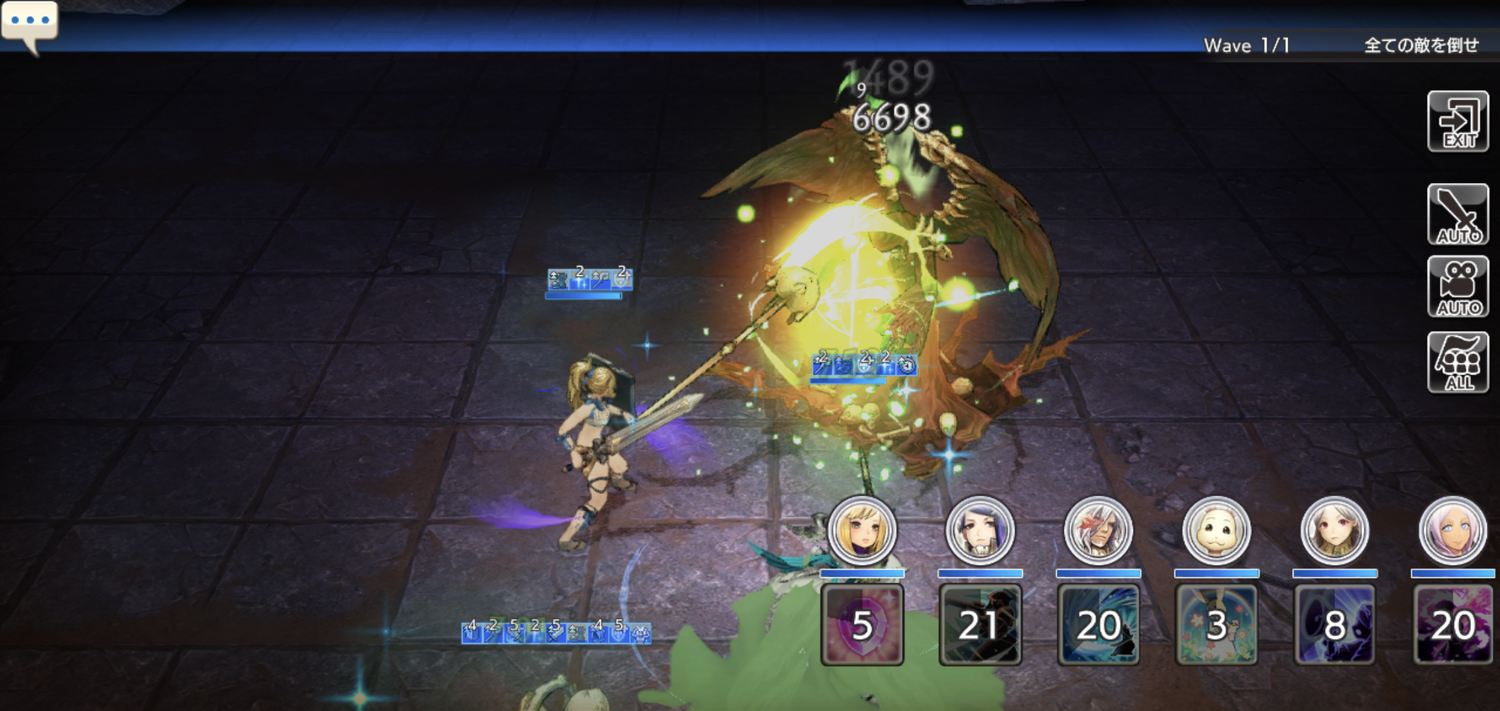1500x711 pixels.
Task: Select the silver-haired red-eyed girl portrait
Action: coord(1335,529)
